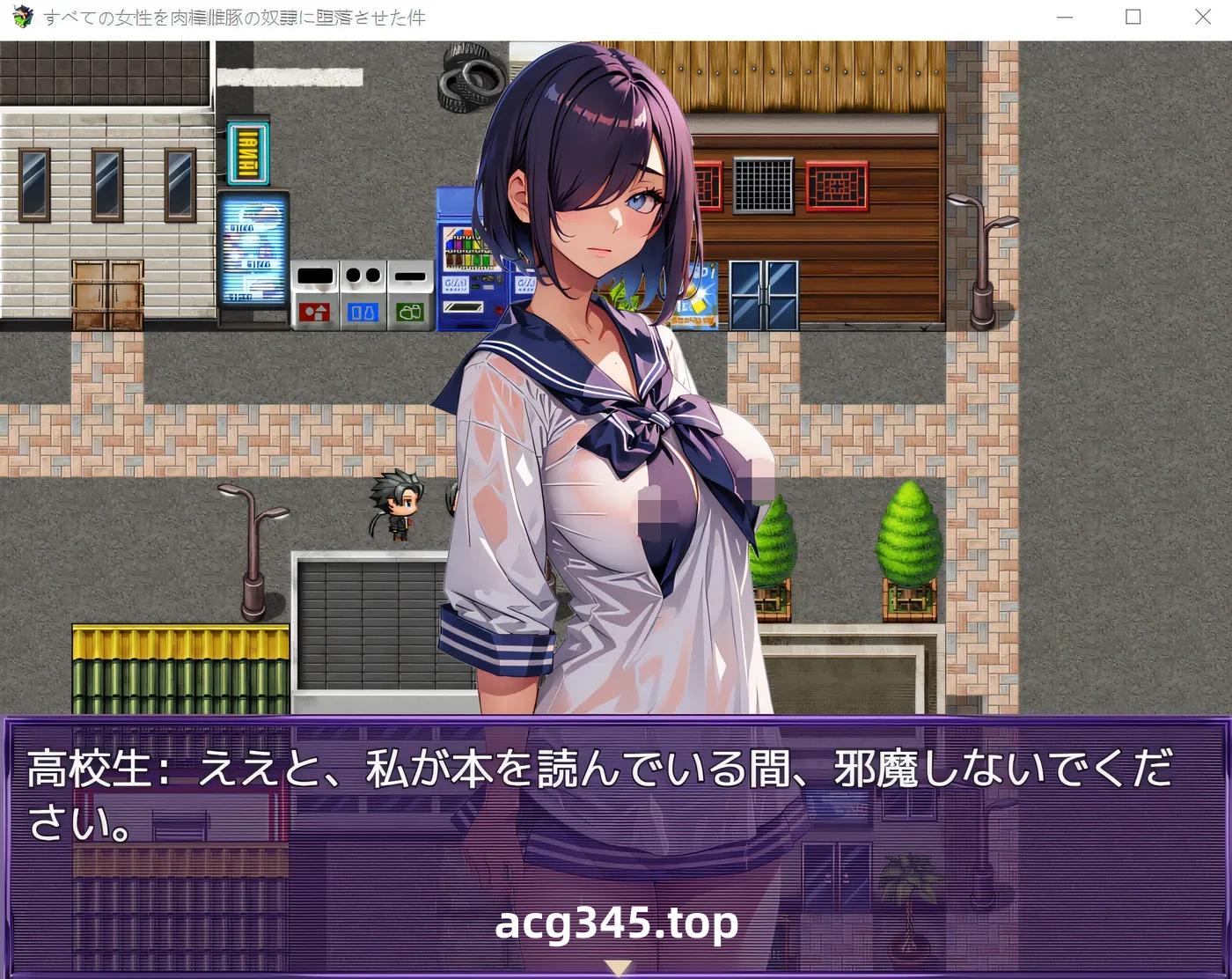1232x979 pixels.
Task: Click the Japanese game title in the title bar
Action: pos(233,17)
